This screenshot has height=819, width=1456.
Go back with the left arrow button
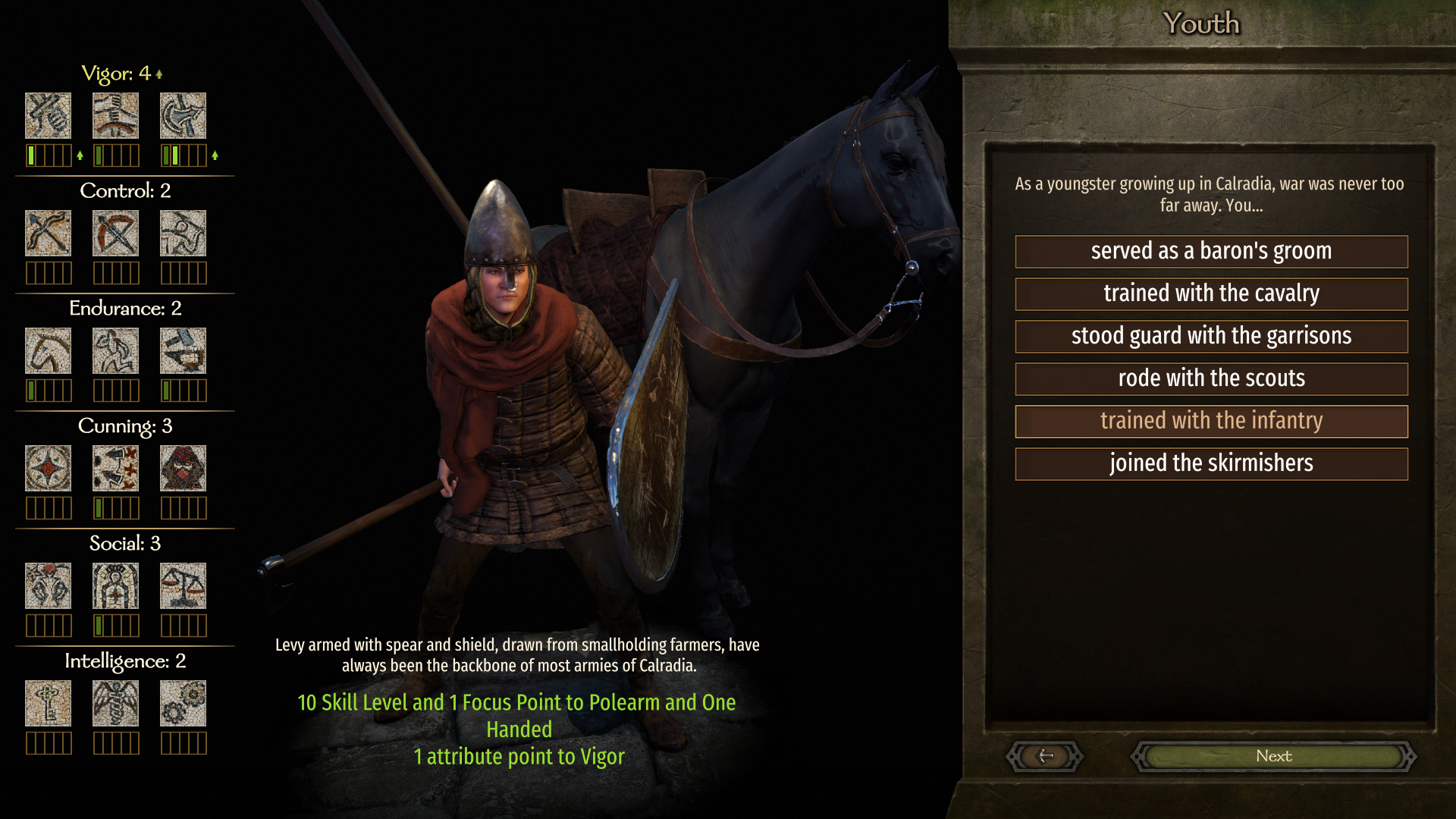pyautogui.click(x=1045, y=756)
